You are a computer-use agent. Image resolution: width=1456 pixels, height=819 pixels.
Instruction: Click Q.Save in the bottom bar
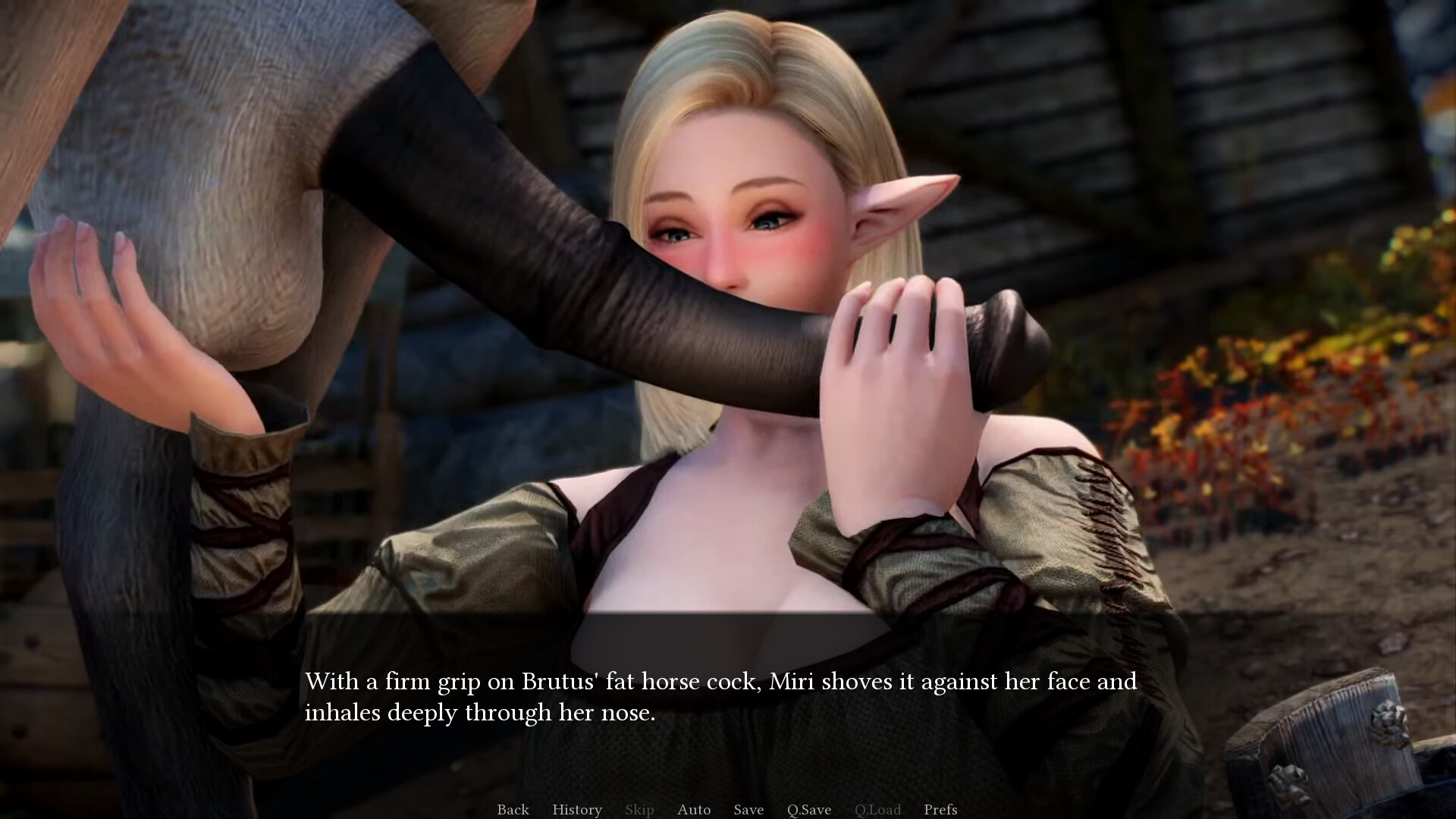[808, 810]
